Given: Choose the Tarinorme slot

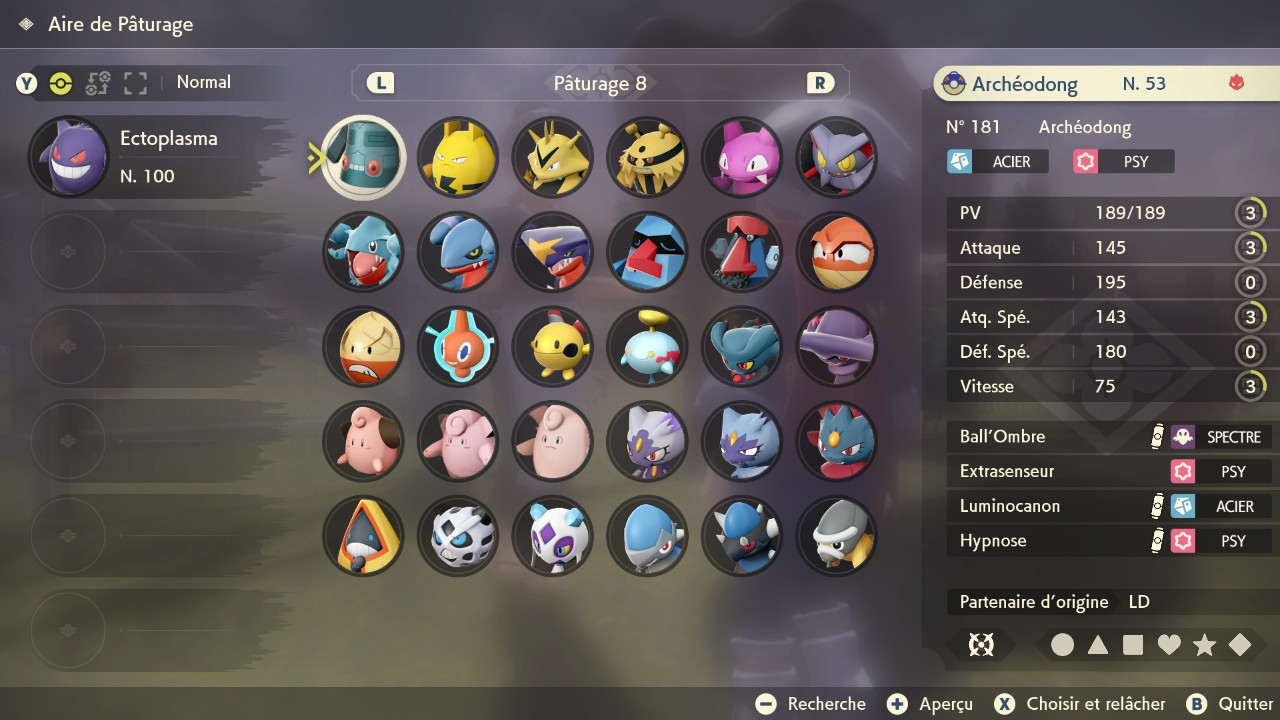Looking at the screenshot, I should coord(743,252).
